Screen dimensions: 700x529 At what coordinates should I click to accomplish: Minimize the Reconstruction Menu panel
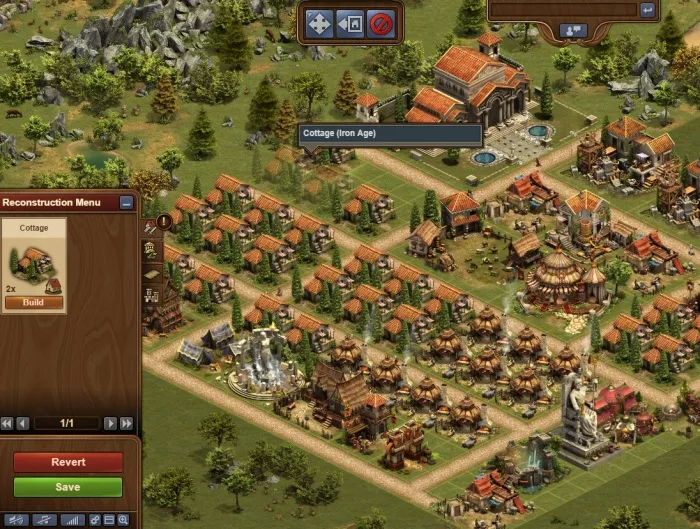pos(126,202)
